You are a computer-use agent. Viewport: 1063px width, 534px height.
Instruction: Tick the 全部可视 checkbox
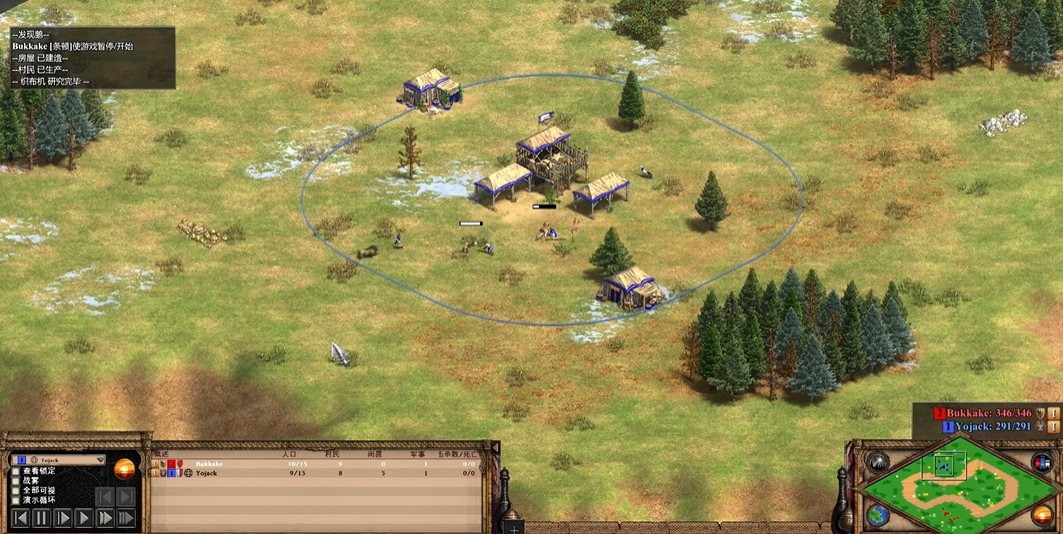(16, 491)
